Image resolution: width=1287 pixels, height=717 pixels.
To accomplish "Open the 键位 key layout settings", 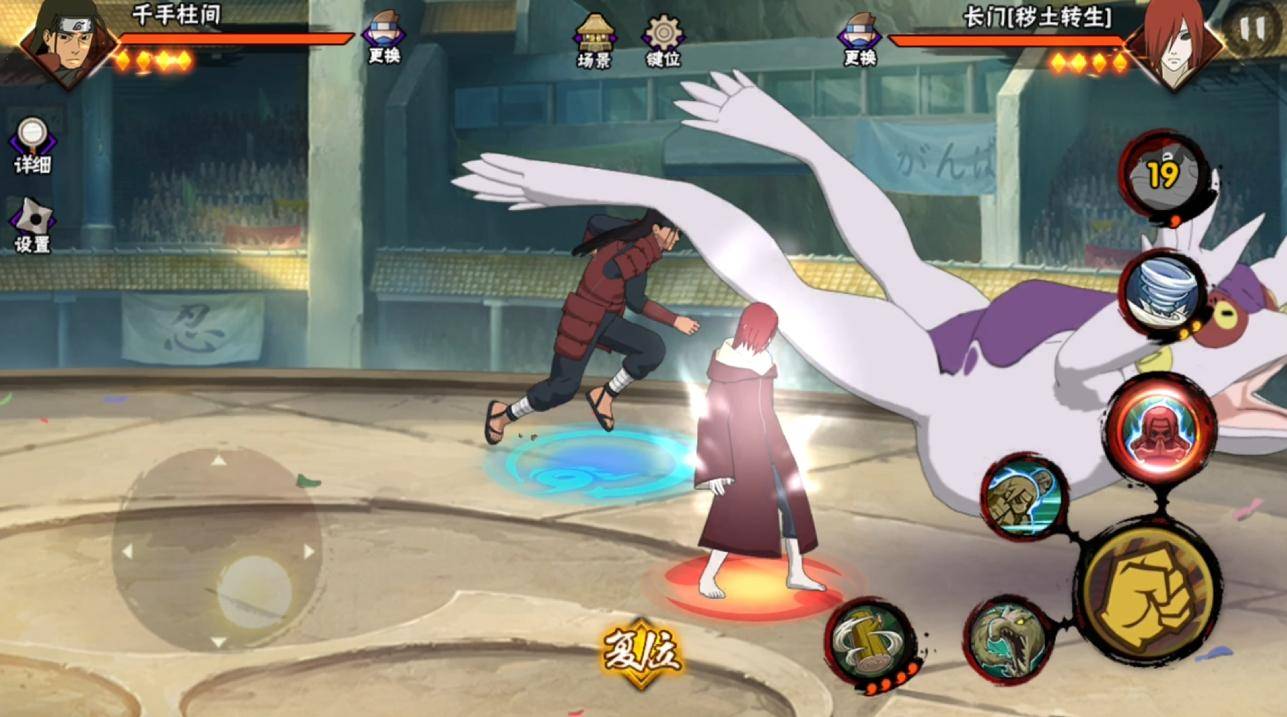I will 663,40.
